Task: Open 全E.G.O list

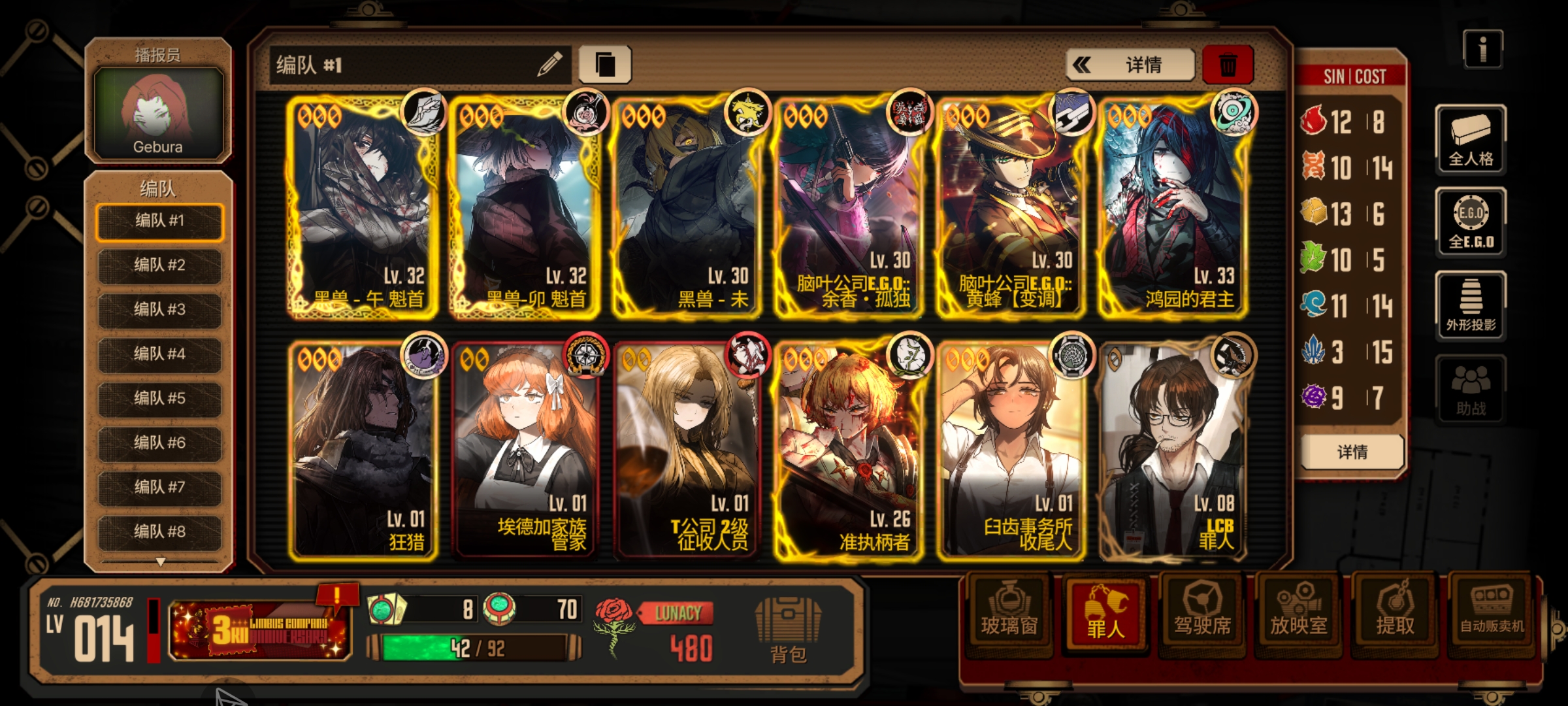Action: pos(1471,222)
